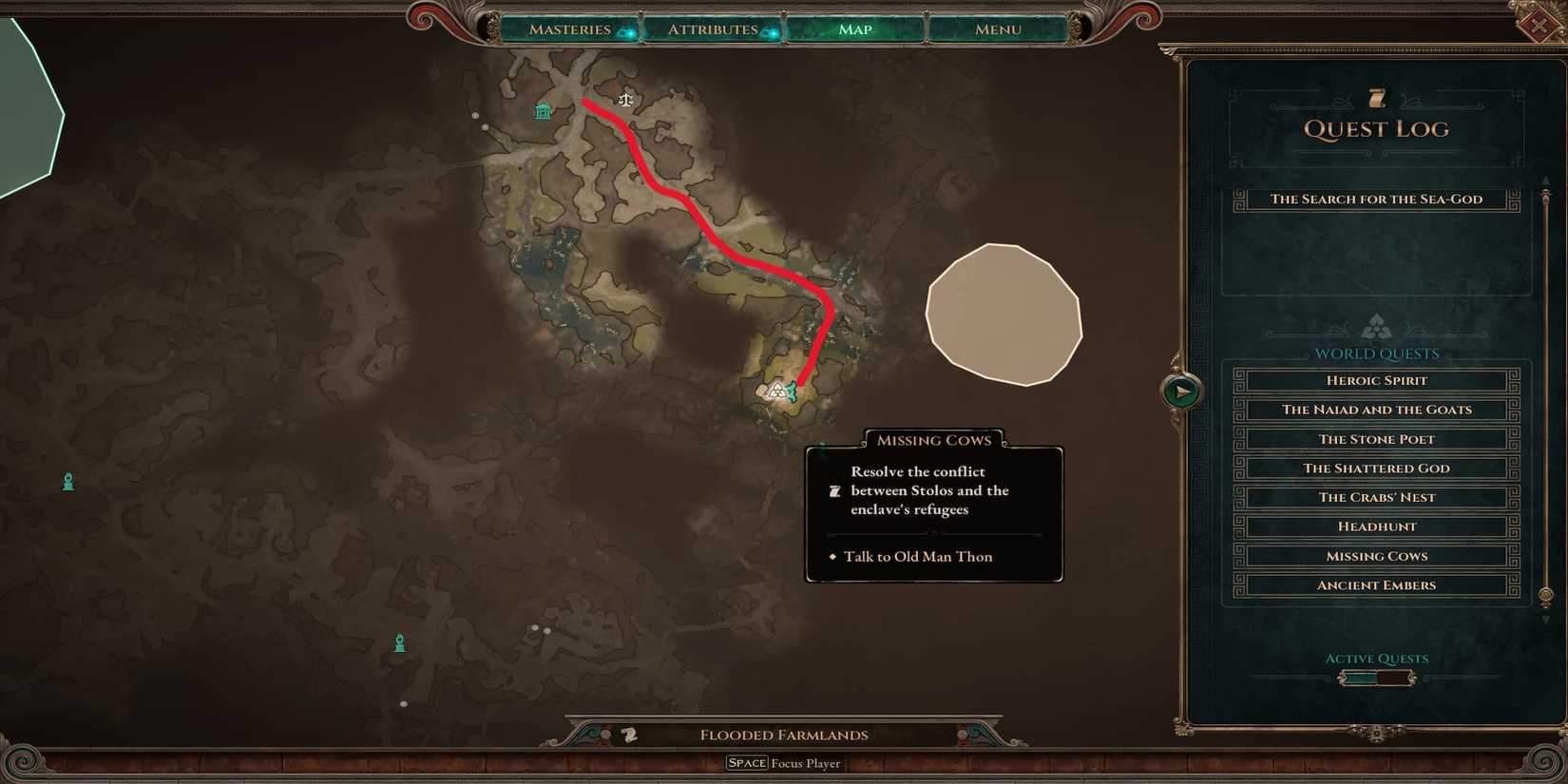Switch to the Masteries tab

(570, 29)
